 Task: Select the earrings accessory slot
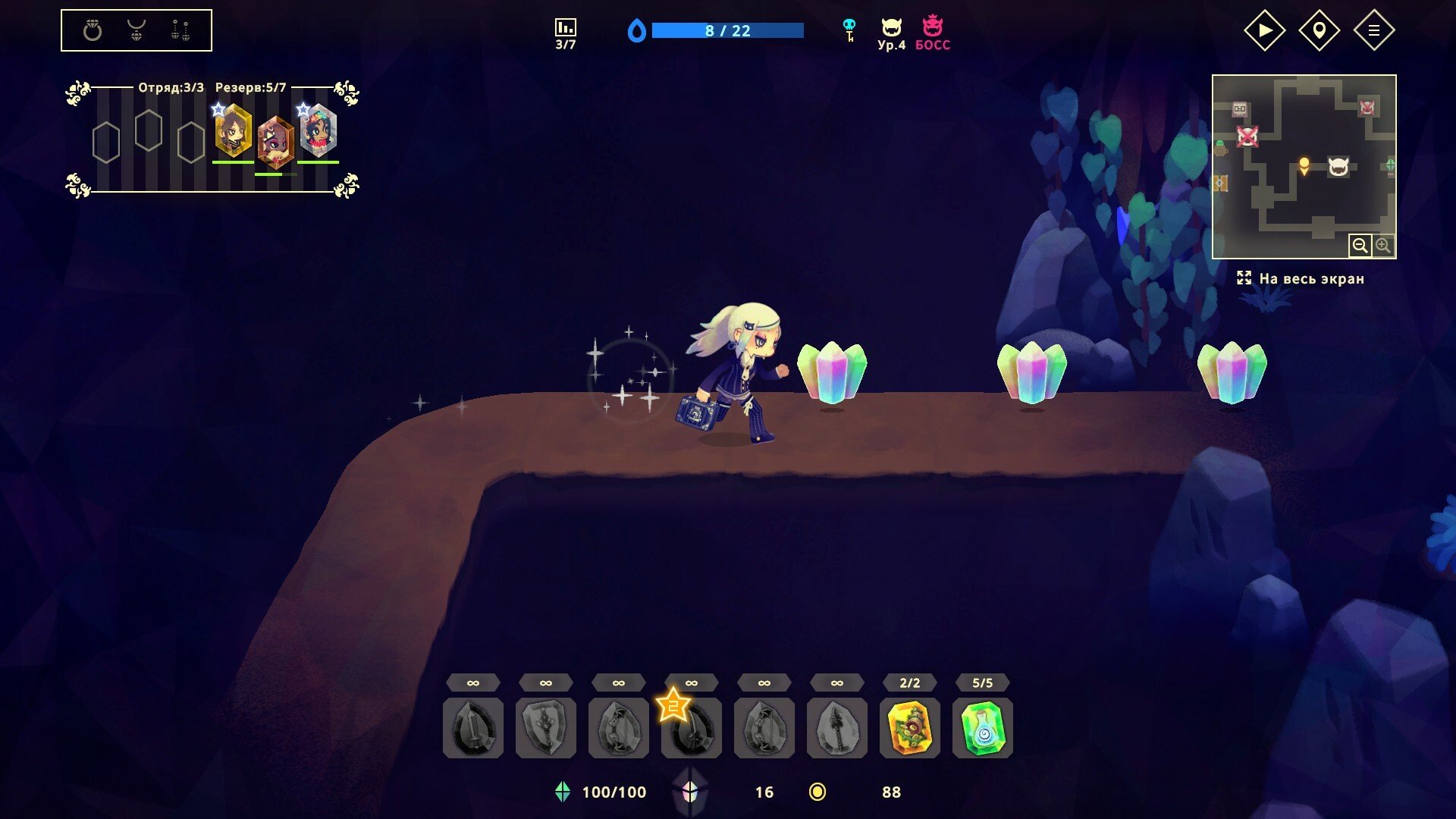point(180,30)
